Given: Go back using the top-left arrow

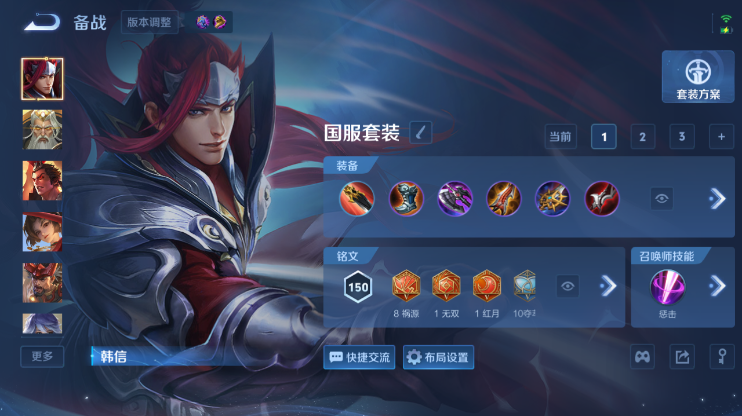Looking at the screenshot, I should pyautogui.click(x=42, y=21).
